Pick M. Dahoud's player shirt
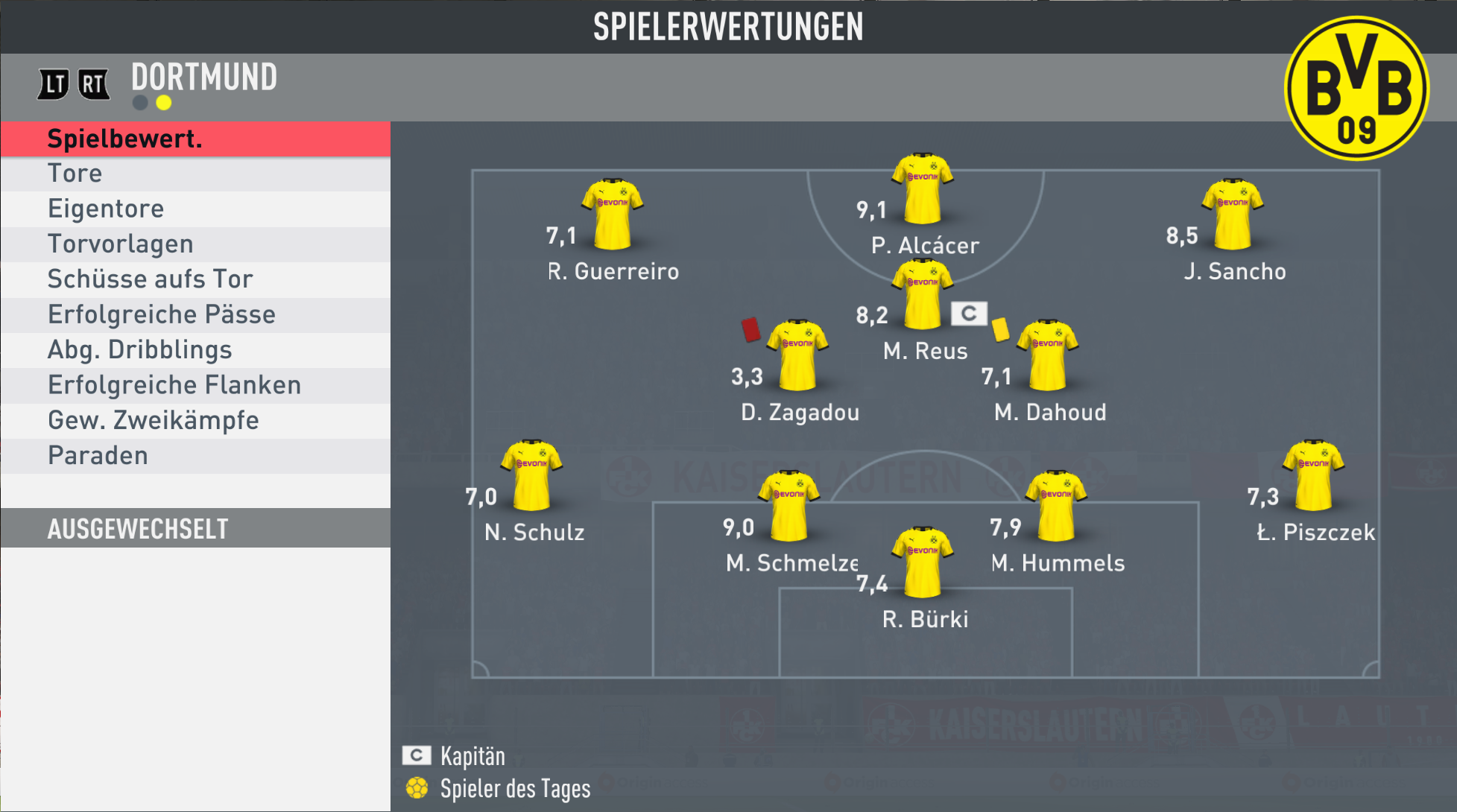The width and height of the screenshot is (1457, 812). click(x=1048, y=355)
